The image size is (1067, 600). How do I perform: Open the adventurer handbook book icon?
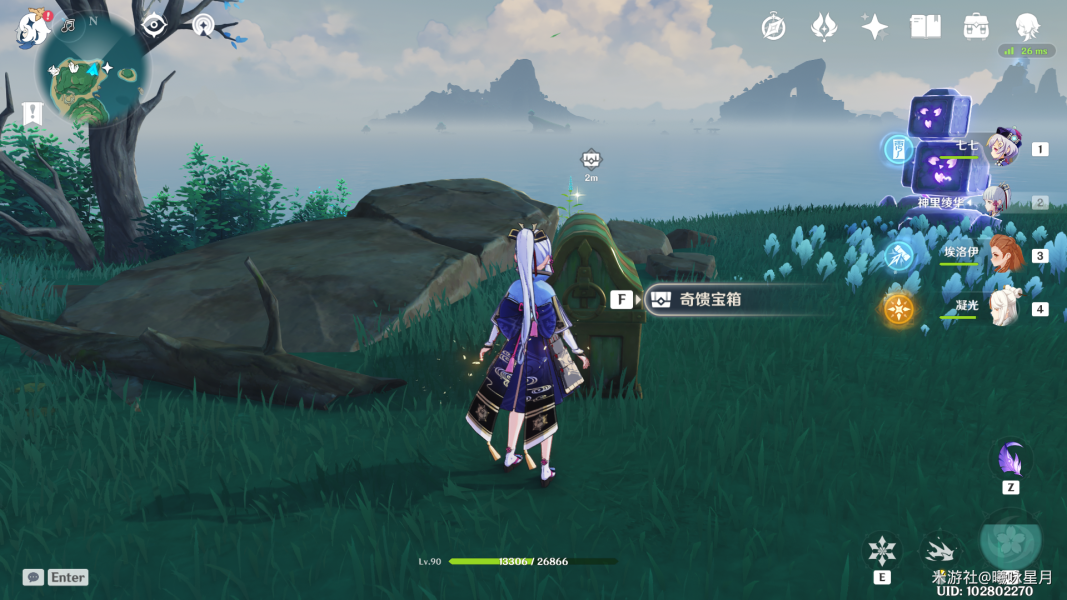point(925,27)
